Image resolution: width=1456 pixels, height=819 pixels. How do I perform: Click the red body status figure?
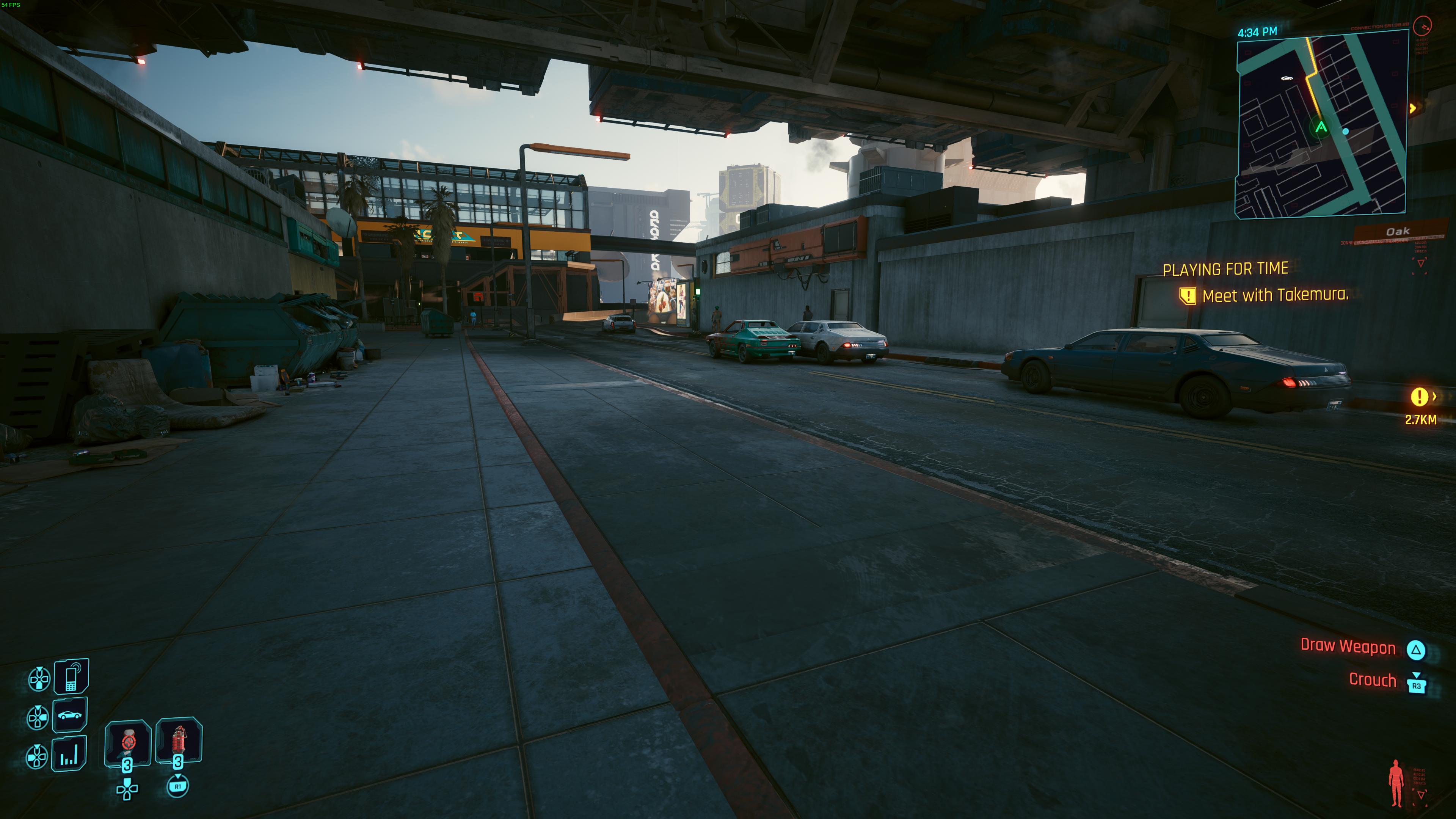click(x=1396, y=783)
